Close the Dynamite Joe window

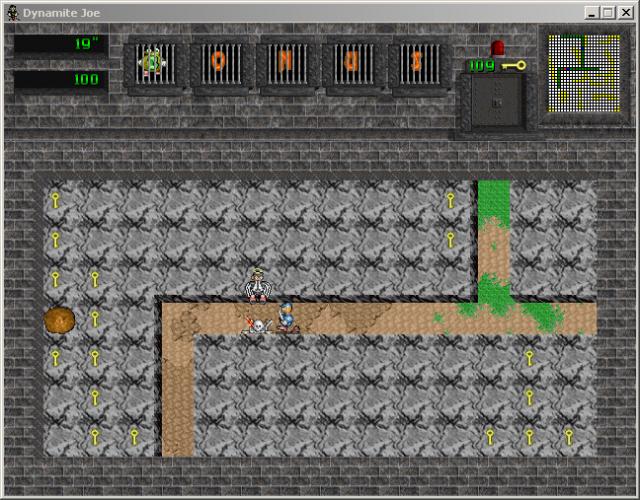tap(624, 12)
